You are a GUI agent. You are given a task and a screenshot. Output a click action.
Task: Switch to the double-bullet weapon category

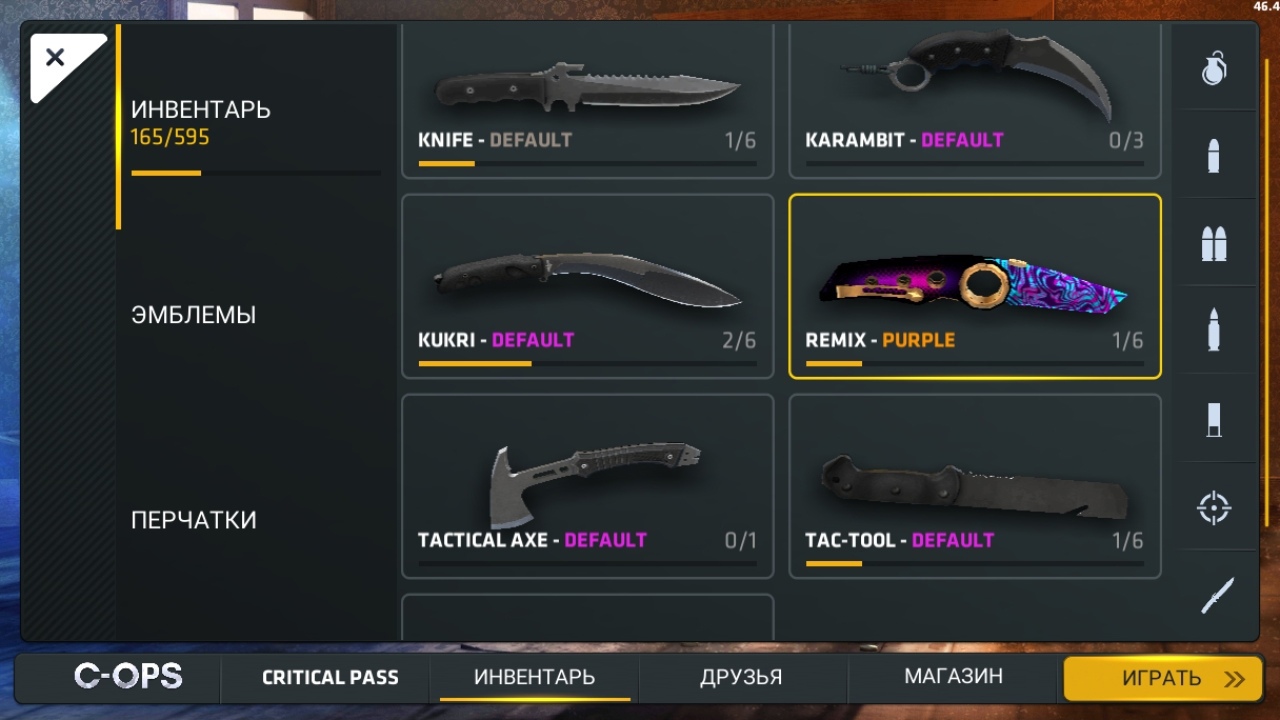pyautogui.click(x=1214, y=243)
